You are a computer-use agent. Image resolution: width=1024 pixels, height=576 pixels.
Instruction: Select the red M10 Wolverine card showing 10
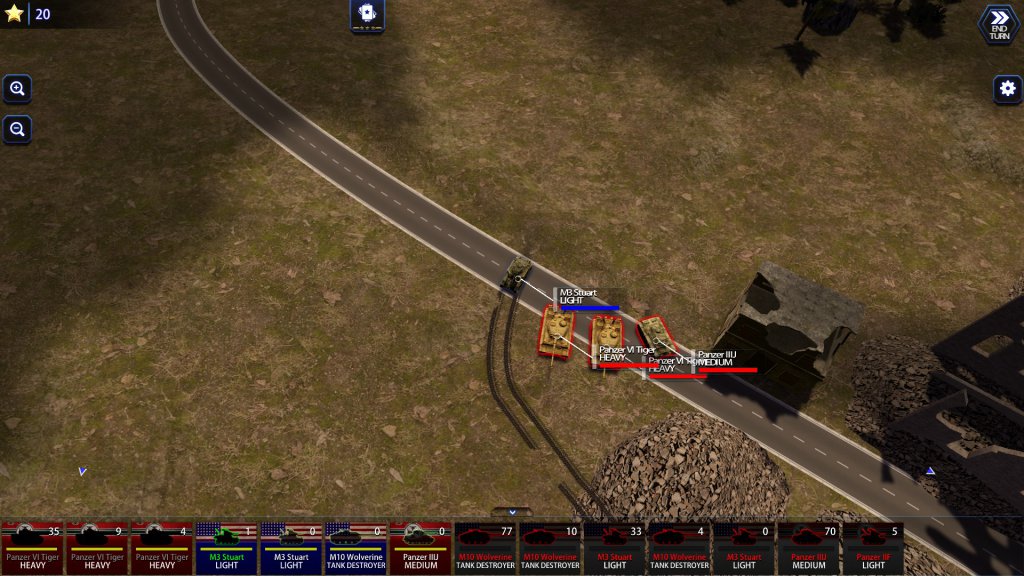coord(549,548)
